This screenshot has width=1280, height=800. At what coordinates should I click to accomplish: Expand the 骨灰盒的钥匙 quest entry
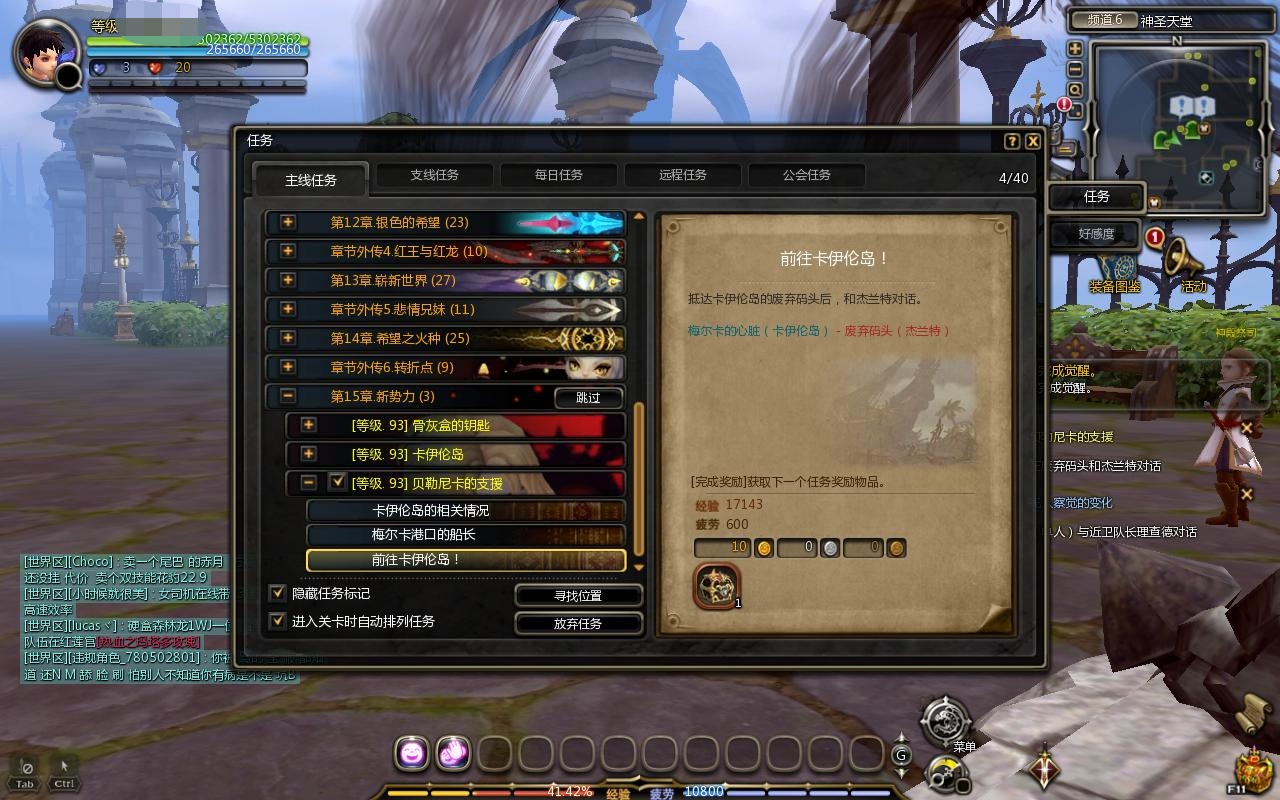(x=308, y=425)
